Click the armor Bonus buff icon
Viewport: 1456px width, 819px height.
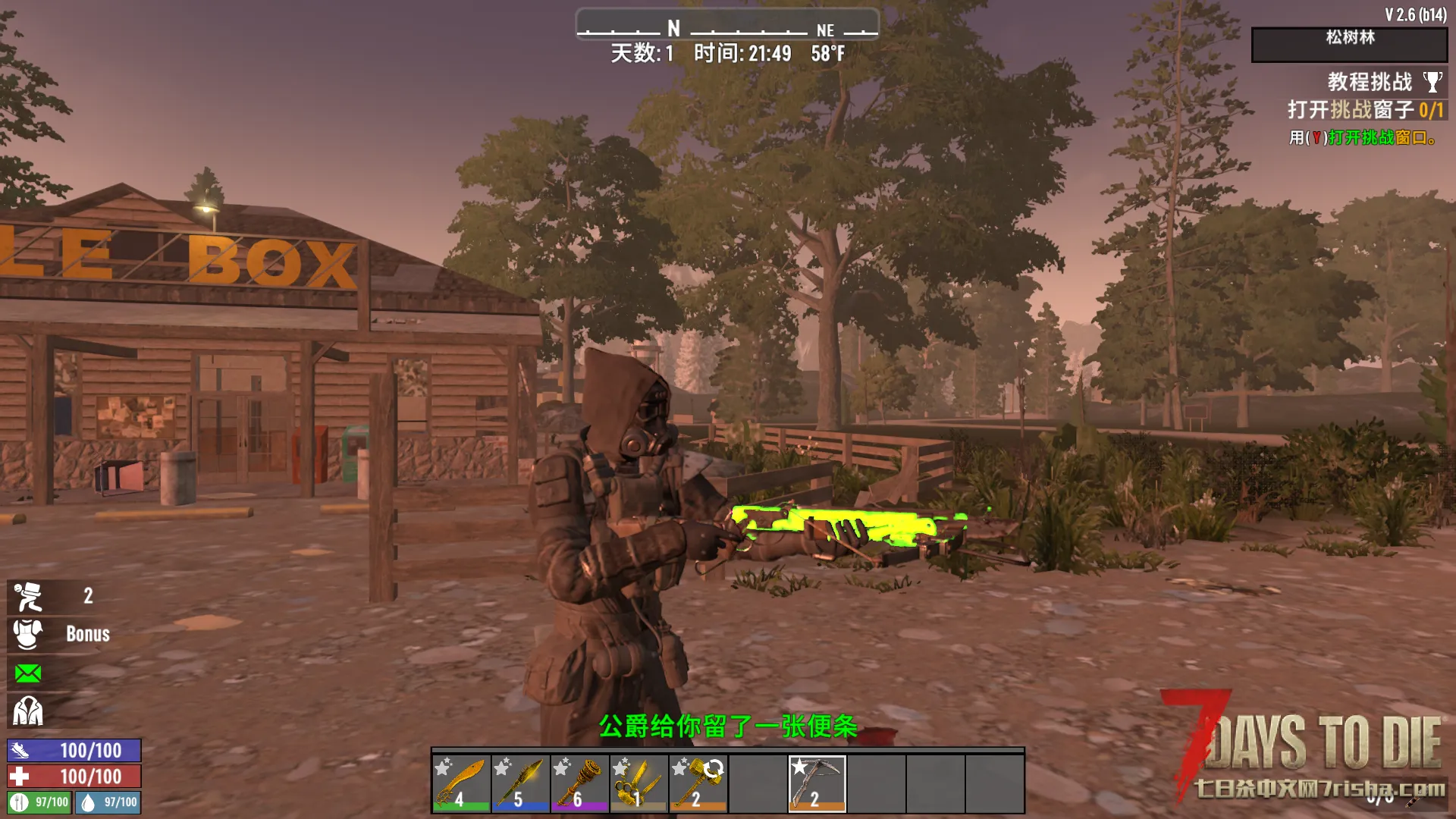(28, 634)
